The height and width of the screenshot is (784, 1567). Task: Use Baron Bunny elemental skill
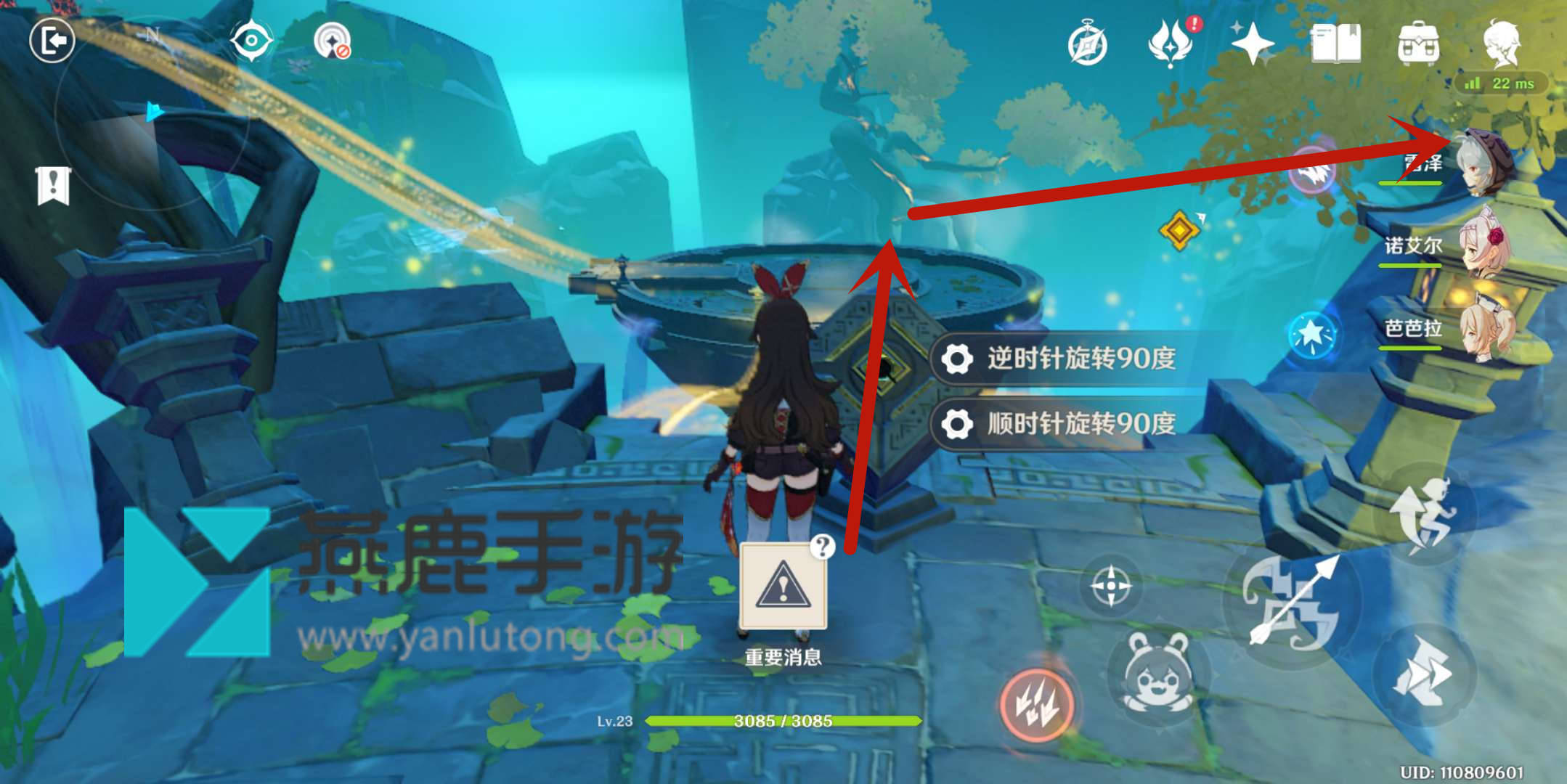1157,673
